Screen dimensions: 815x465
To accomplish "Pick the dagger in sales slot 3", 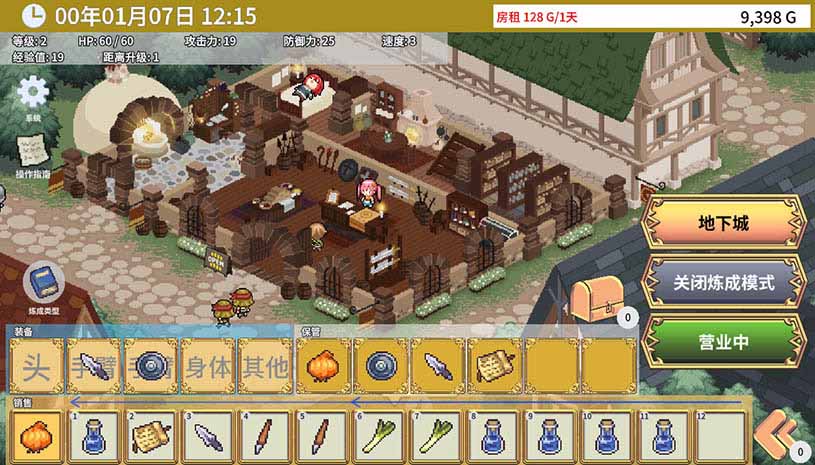I will coord(210,437).
